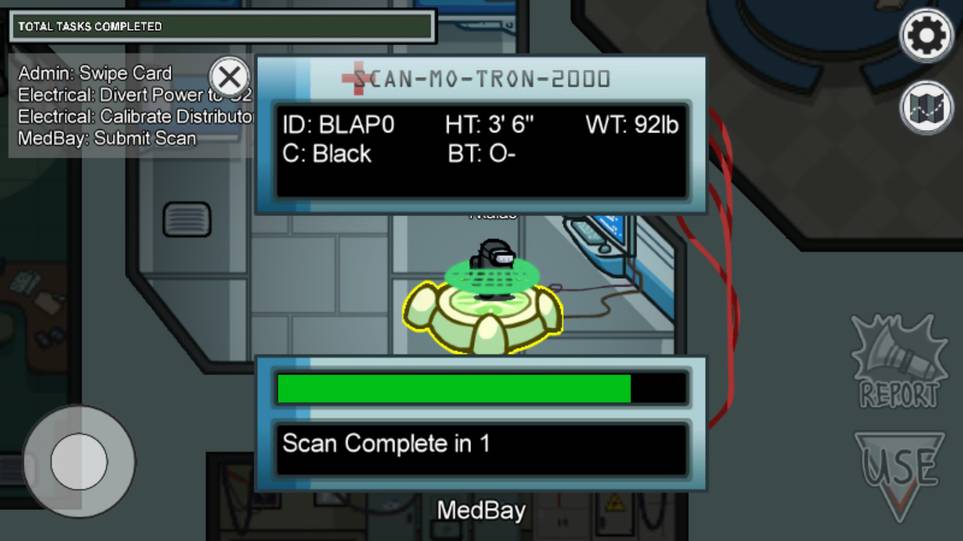Open the settings gear menu
This screenshot has height=541, width=963.
pos(926,37)
